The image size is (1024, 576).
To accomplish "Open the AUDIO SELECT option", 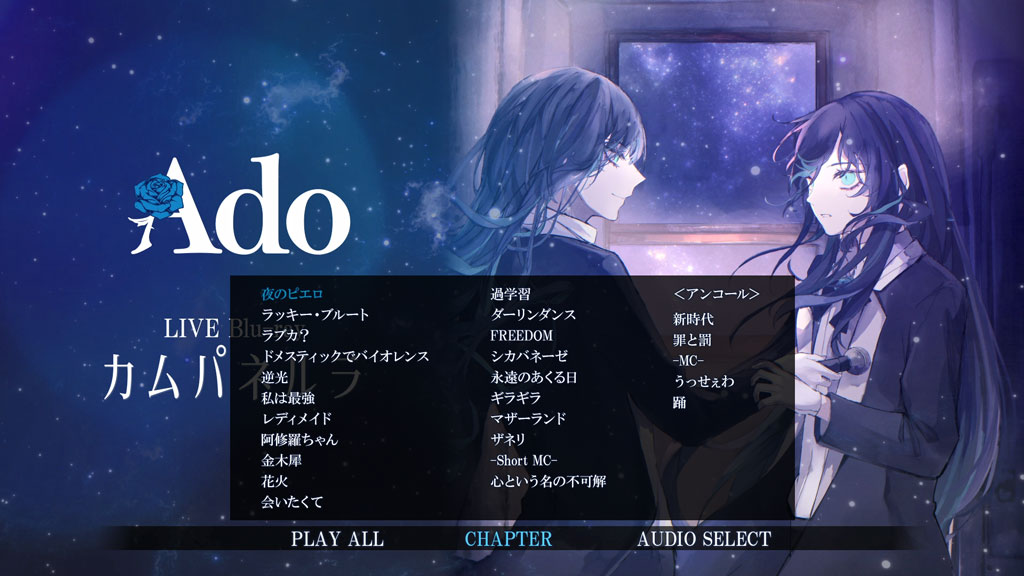I will coord(704,539).
